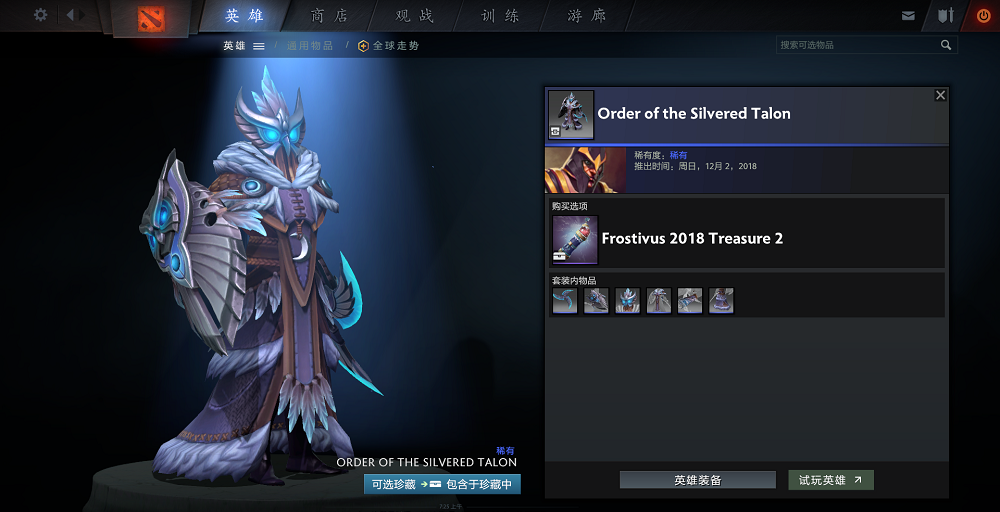Switch to the 训练 (Learn) tab
The width and height of the screenshot is (1000, 512).
tap(501, 16)
